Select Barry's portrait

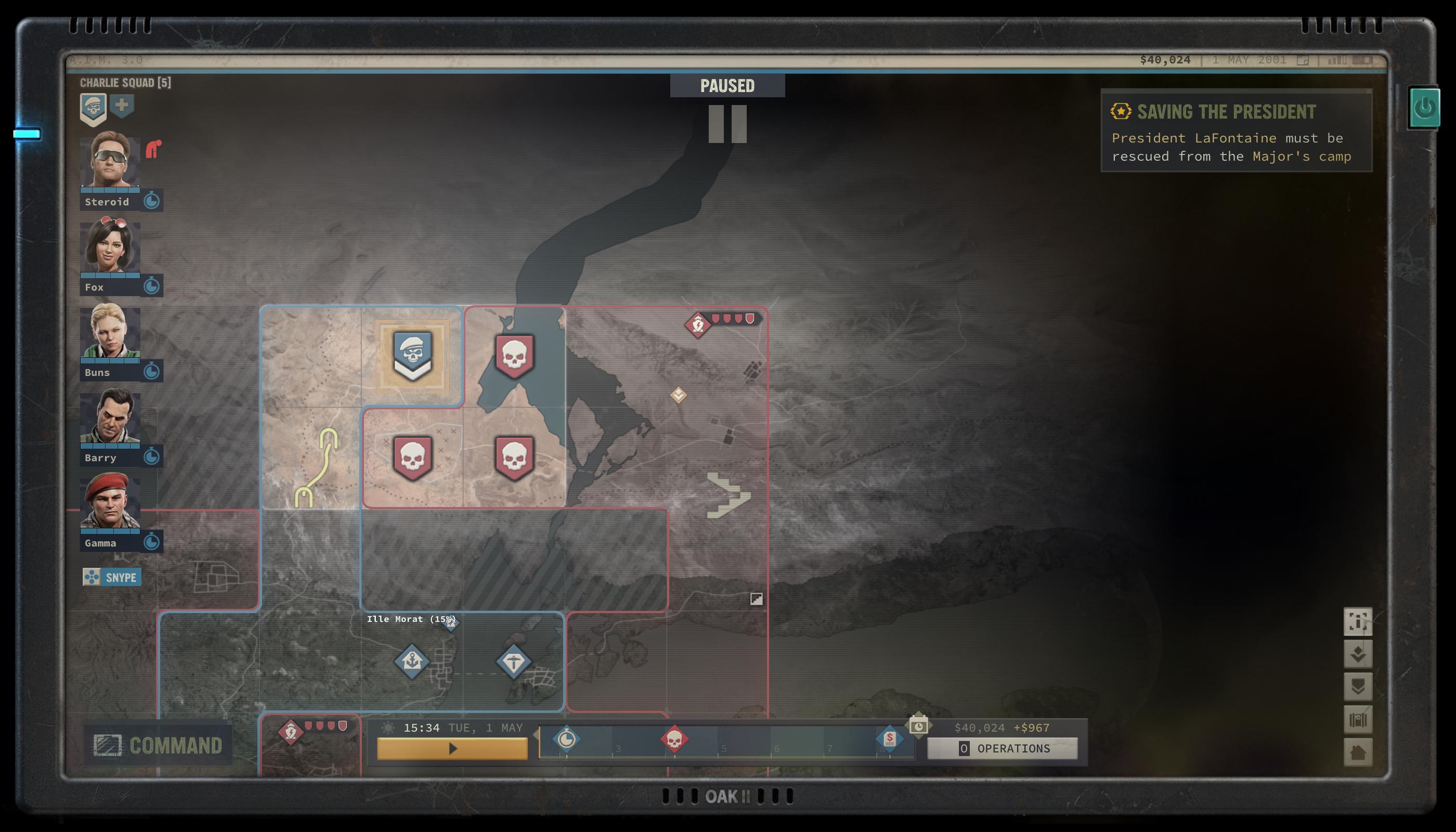110,417
